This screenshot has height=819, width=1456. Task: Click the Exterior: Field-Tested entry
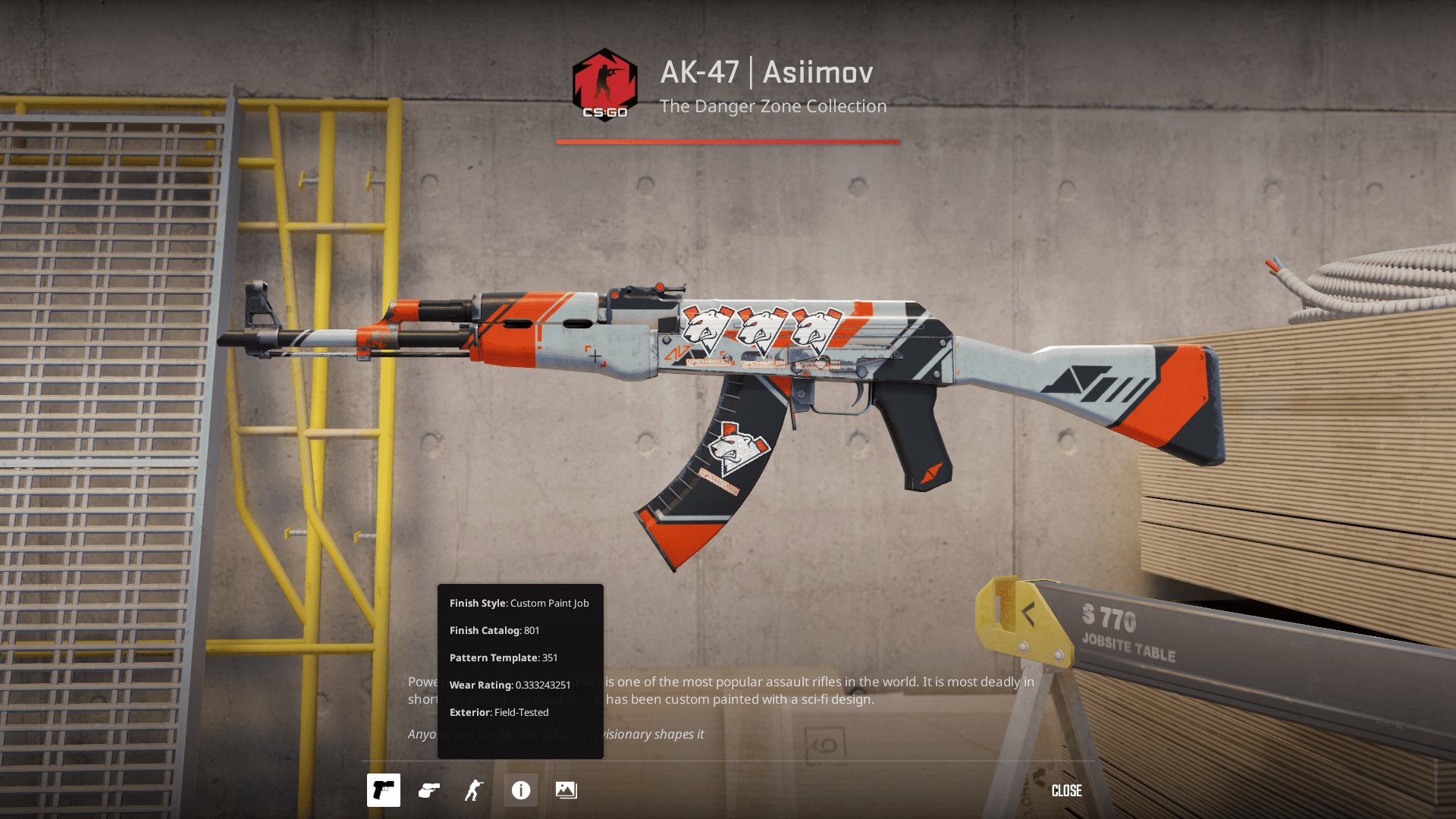(499, 712)
